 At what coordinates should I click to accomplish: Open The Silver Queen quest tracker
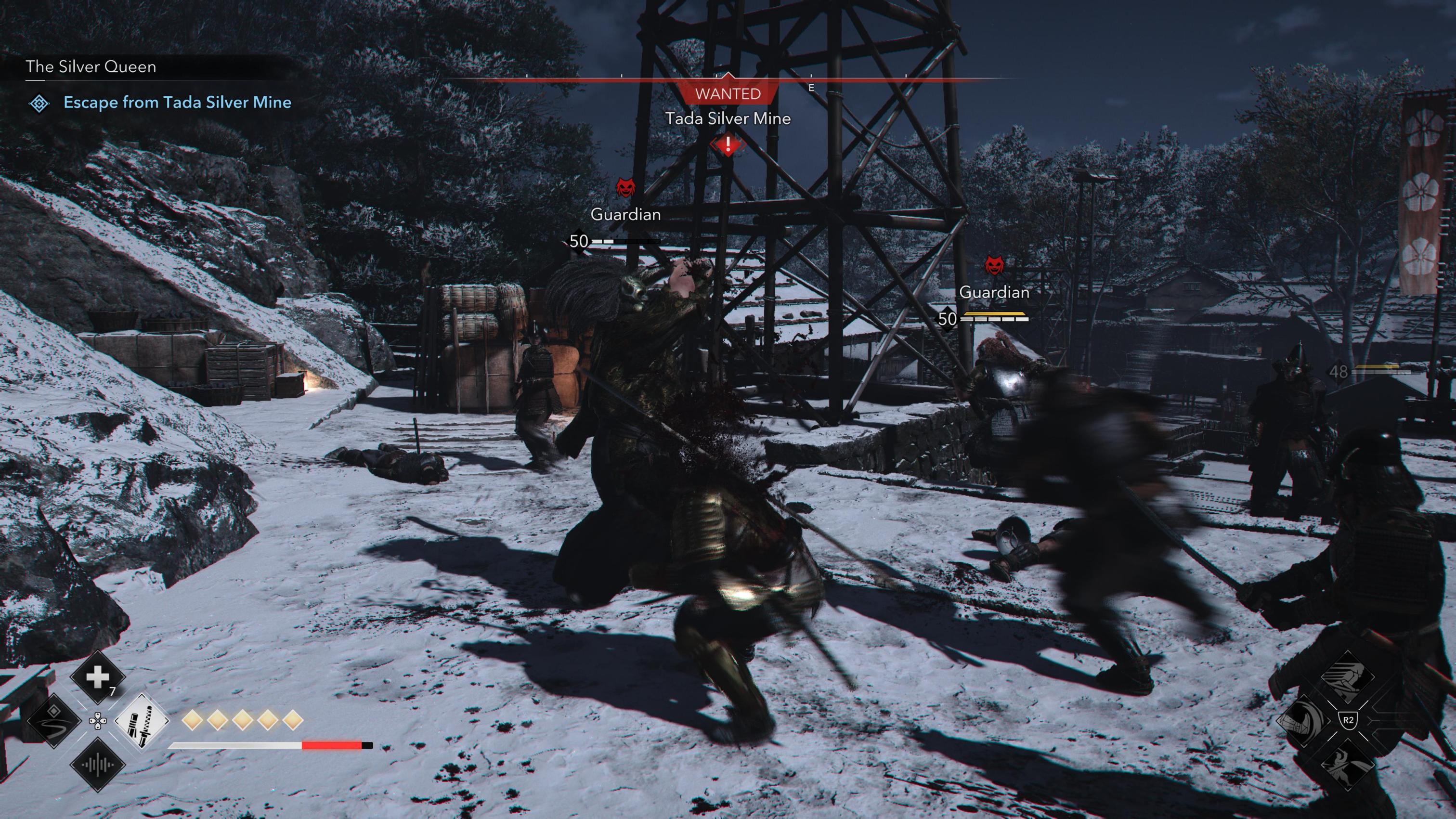point(91,67)
